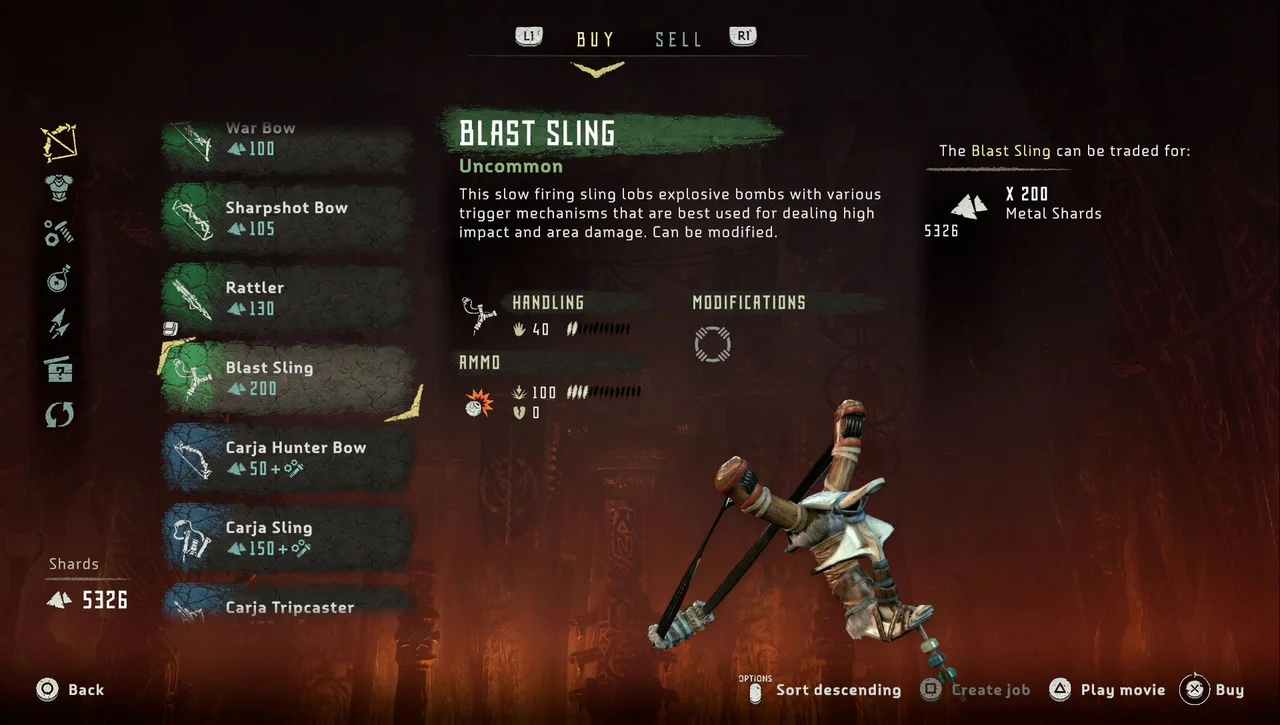Viewport: 1280px width, 725px height.
Task: Select the Blast Sling item
Action: [288, 378]
